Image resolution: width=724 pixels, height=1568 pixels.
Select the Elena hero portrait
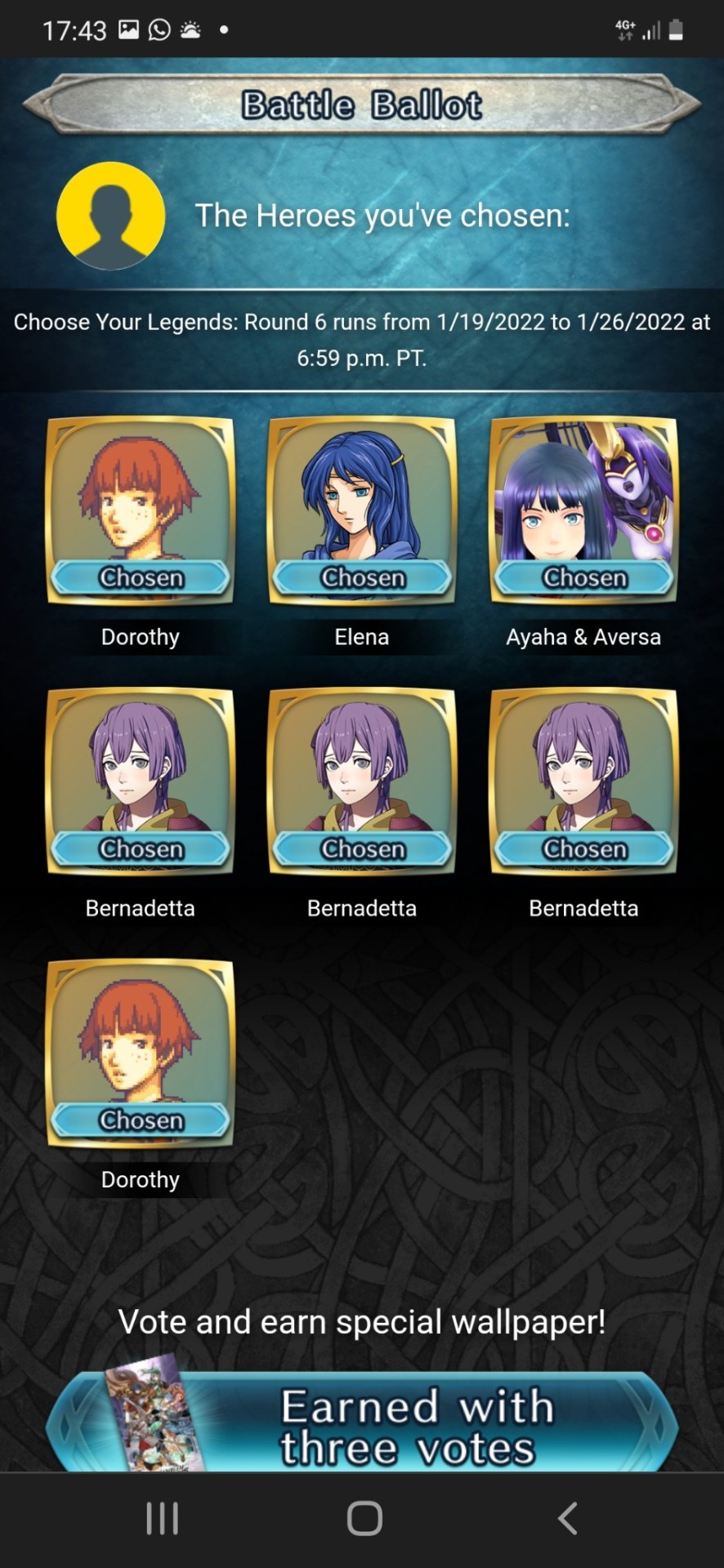pos(362,510)
